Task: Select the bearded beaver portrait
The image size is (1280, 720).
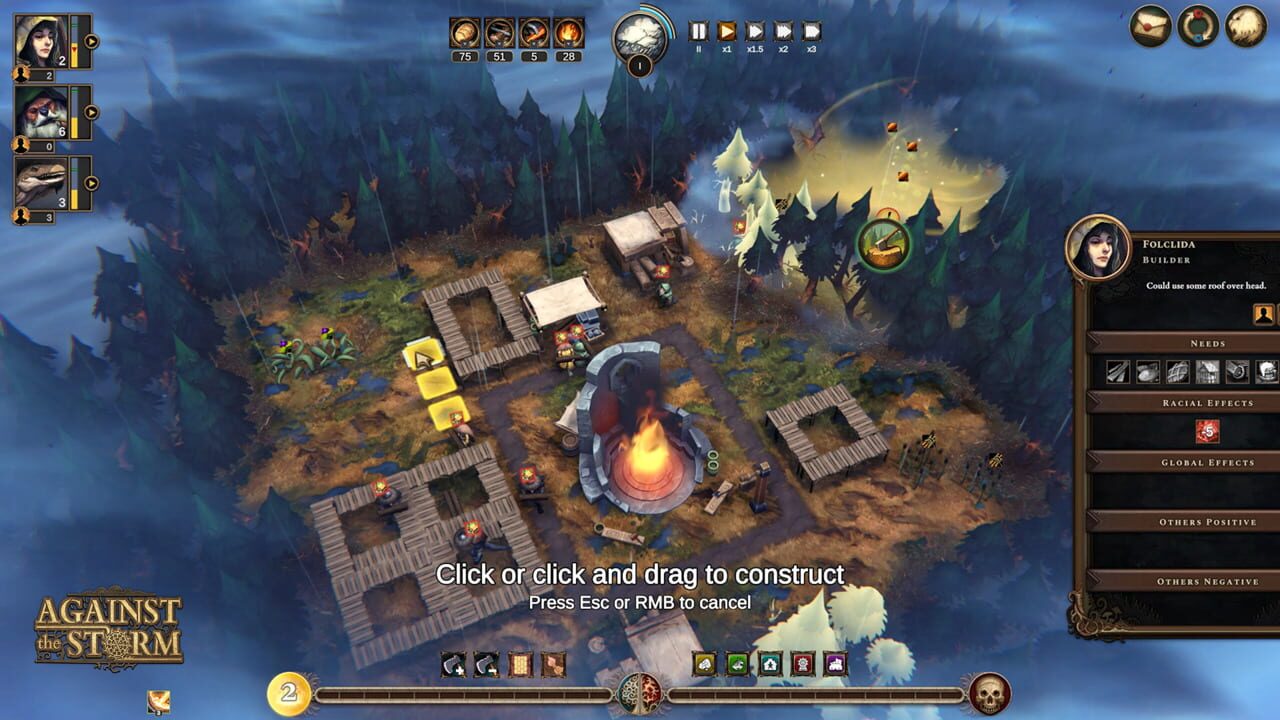Action: pyautogui.click(x=40, y=111)
